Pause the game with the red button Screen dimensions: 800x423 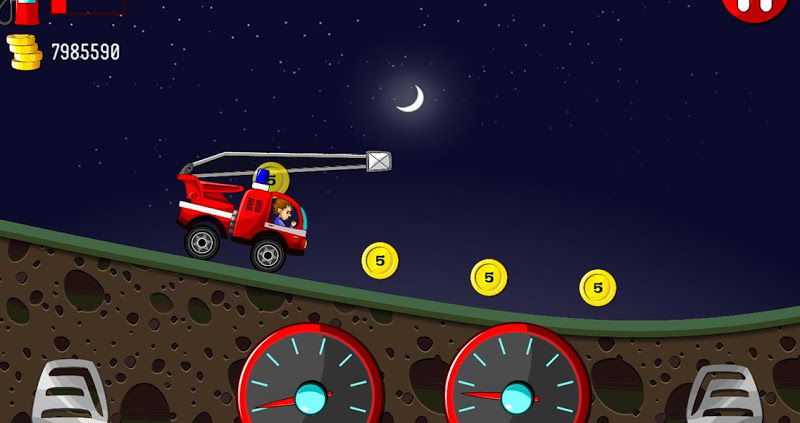click(x=756, y=8)
